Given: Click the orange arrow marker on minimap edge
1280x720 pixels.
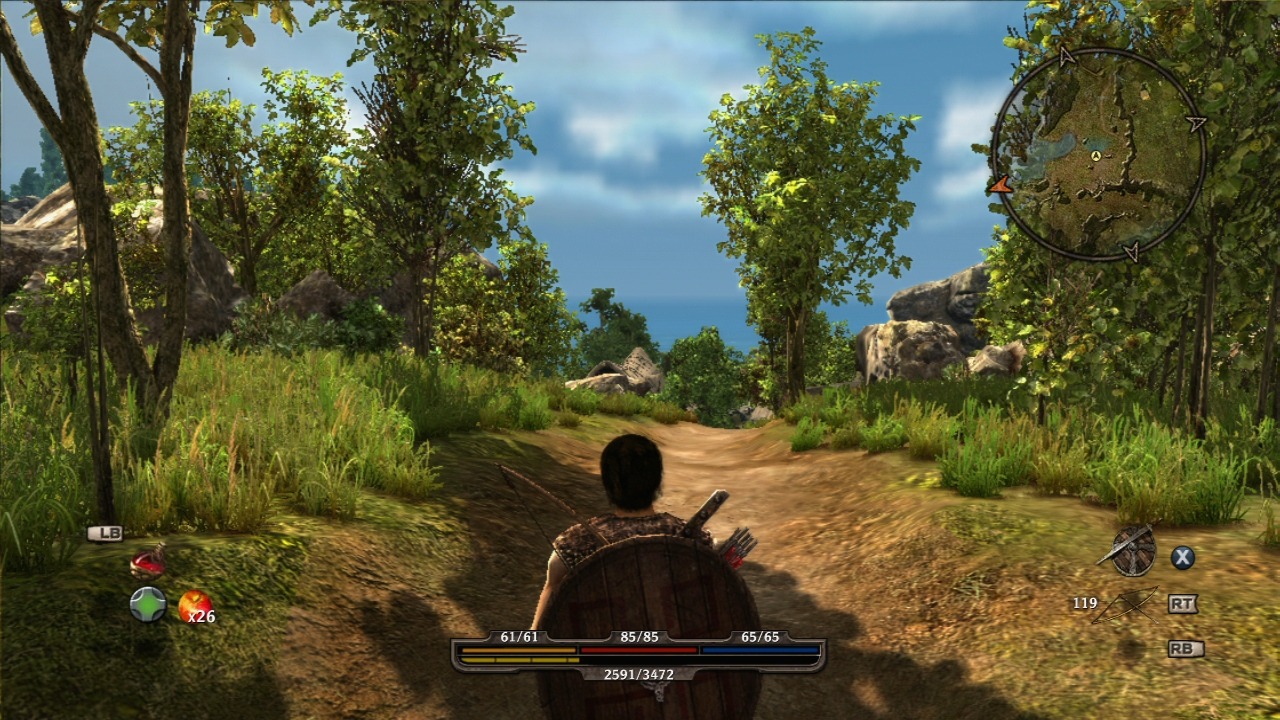Looking at the screenshot, I should point(999,184).
